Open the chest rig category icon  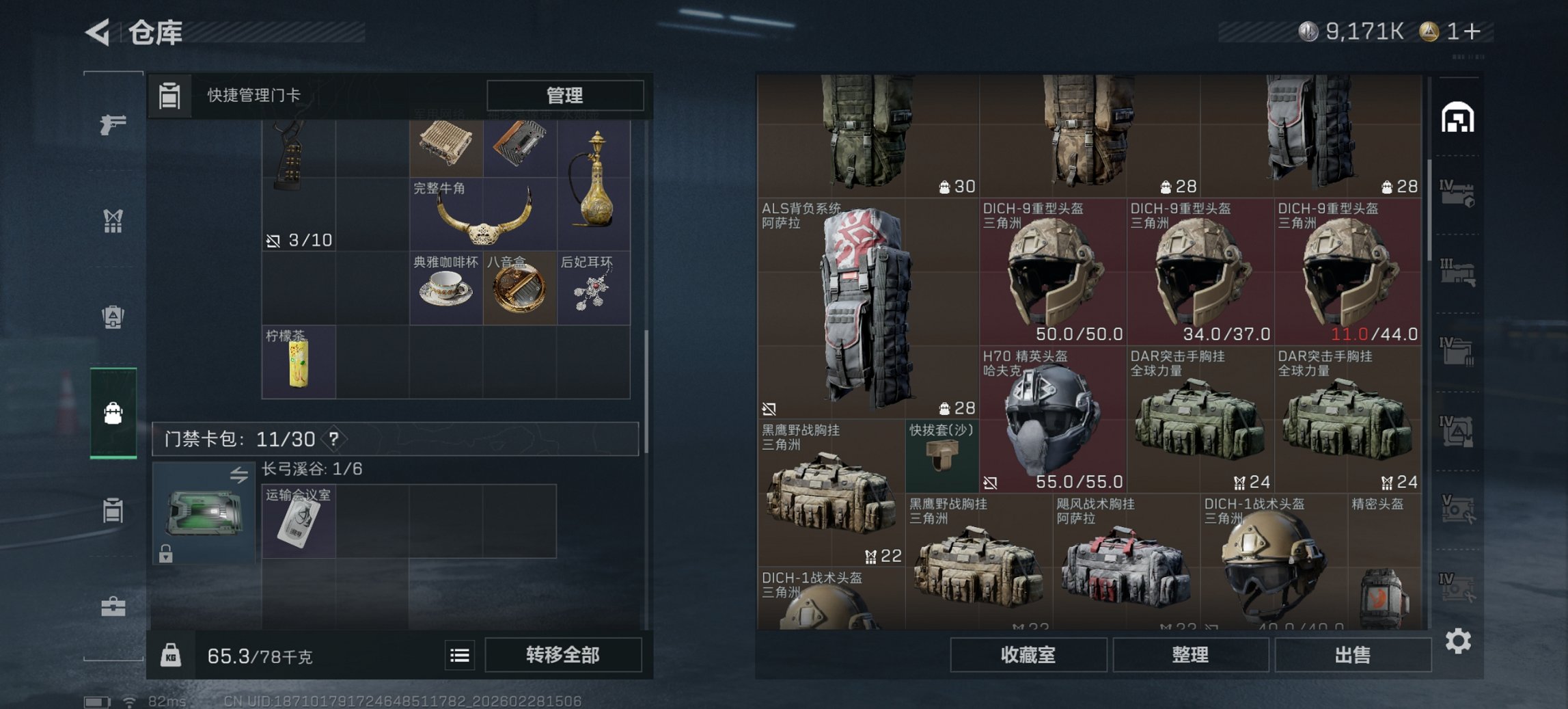pyautogui.click(x=114, y=220)
